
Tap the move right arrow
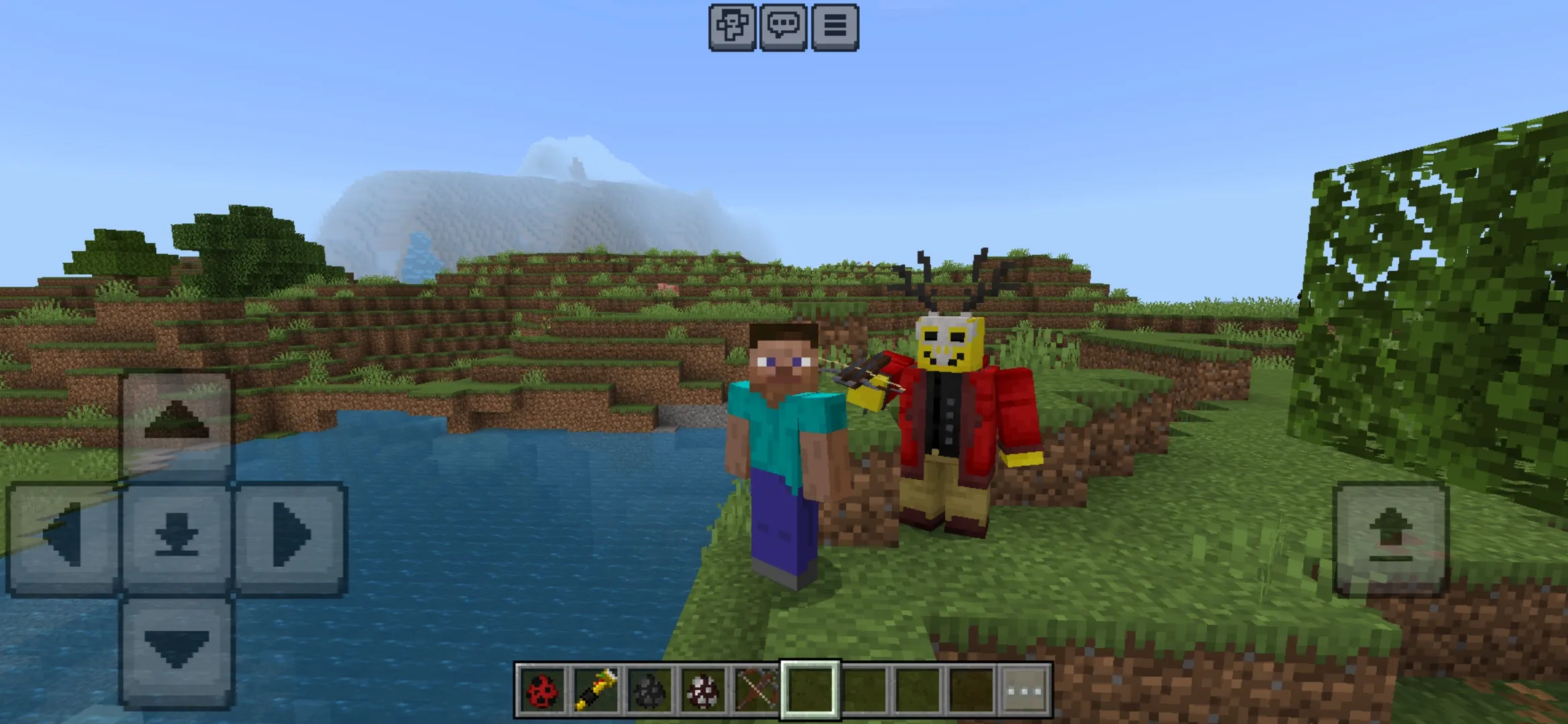(x=291, y=536)
